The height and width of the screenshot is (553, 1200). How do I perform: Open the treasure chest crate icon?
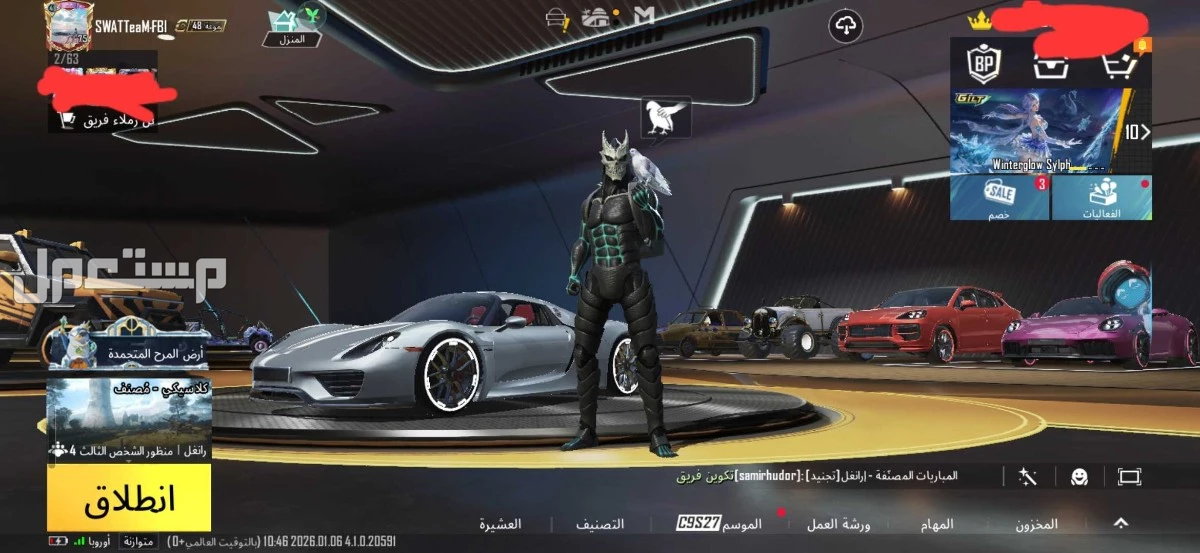tap(1051, 65)
